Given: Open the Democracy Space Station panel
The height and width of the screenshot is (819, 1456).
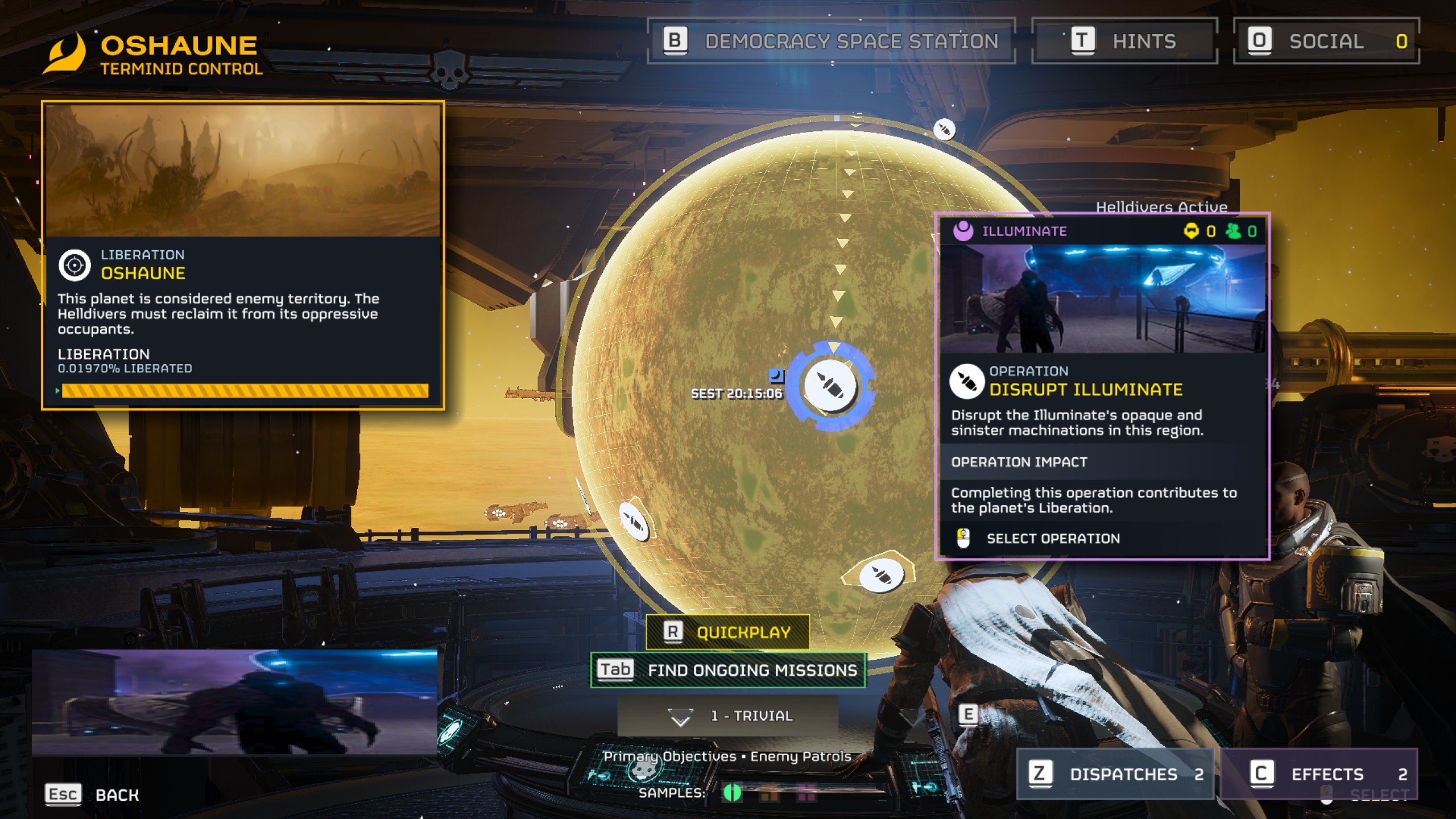Looking at the screenshot, I should [831, 42].
